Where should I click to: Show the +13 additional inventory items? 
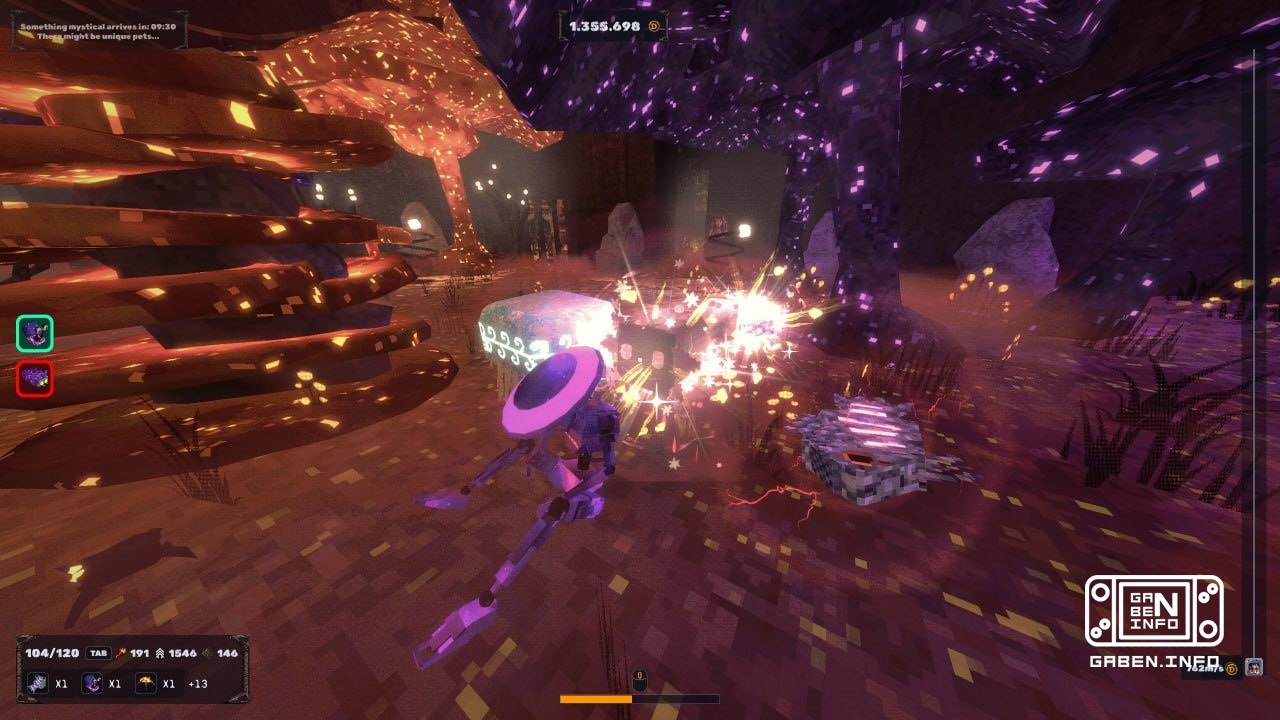[197, 684]
